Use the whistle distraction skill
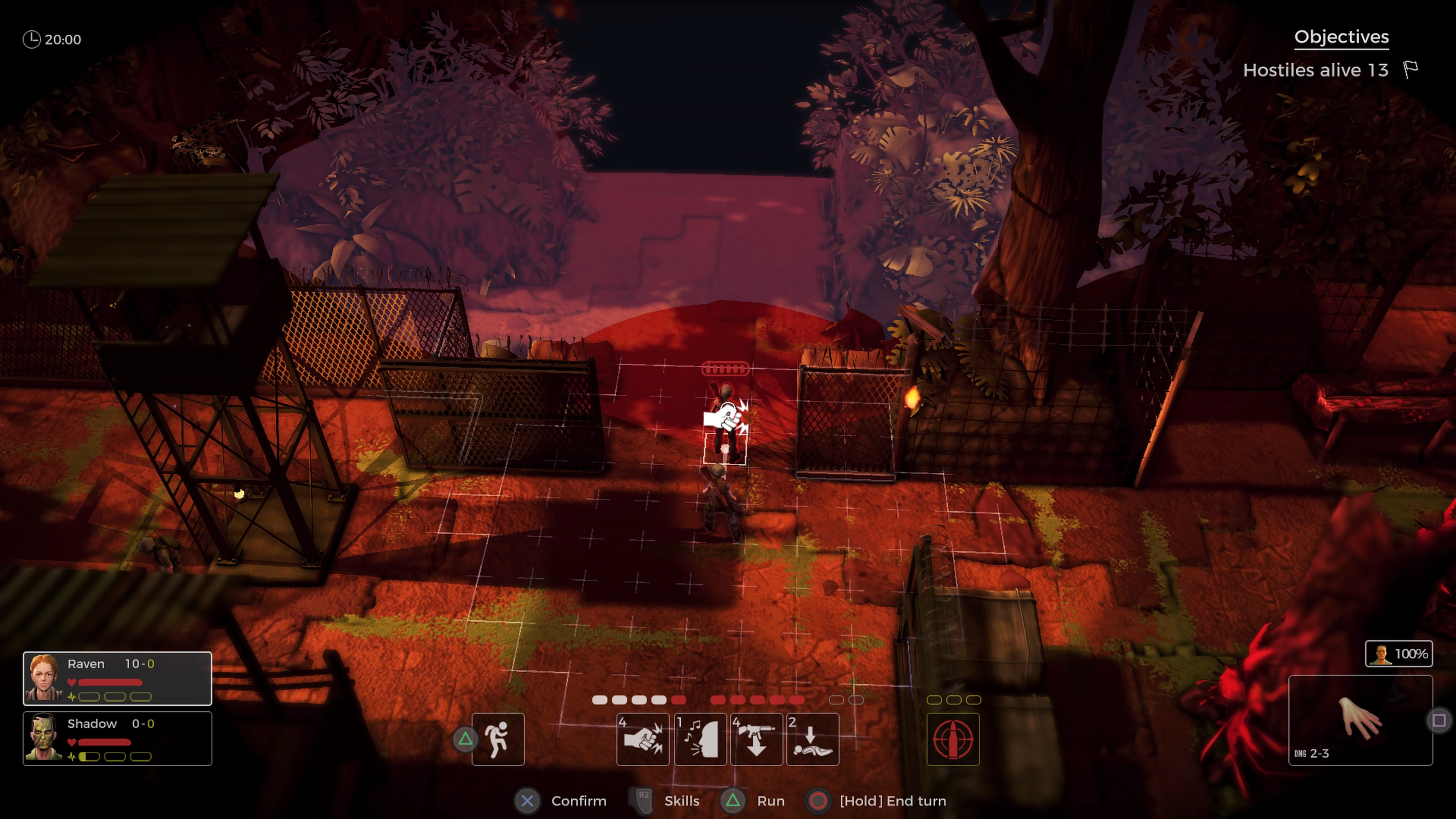Viewport: 1456px width, 819px height. [700, 739]
